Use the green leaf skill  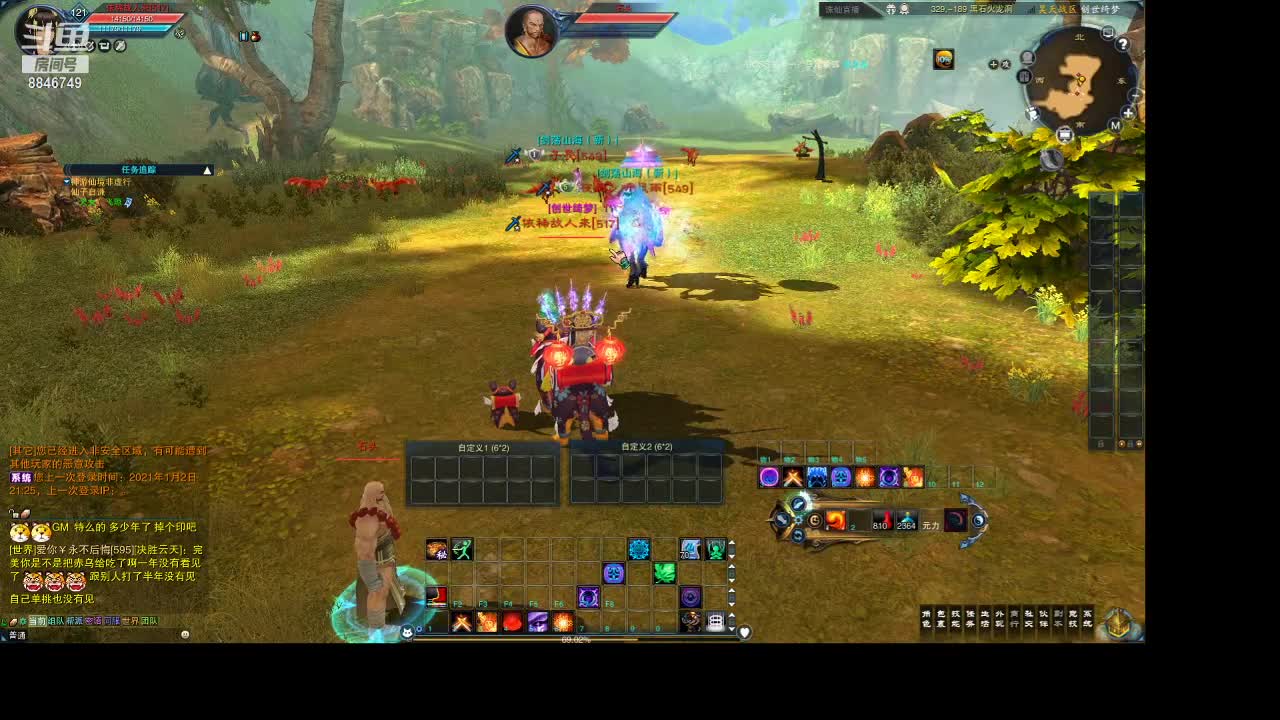(664, 572)
